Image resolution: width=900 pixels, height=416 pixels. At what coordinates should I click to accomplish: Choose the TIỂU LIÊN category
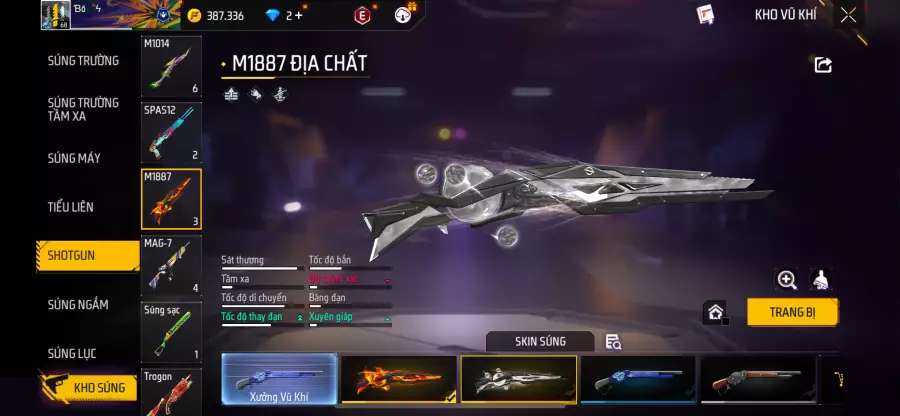(x=71, y=207)
